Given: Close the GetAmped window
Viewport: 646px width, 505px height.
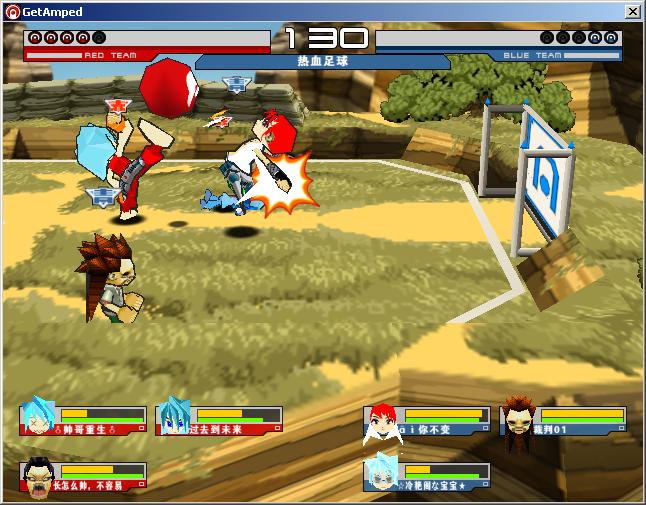Looking at the screenshot, I should pyautogui.click(x=632, y=12).
